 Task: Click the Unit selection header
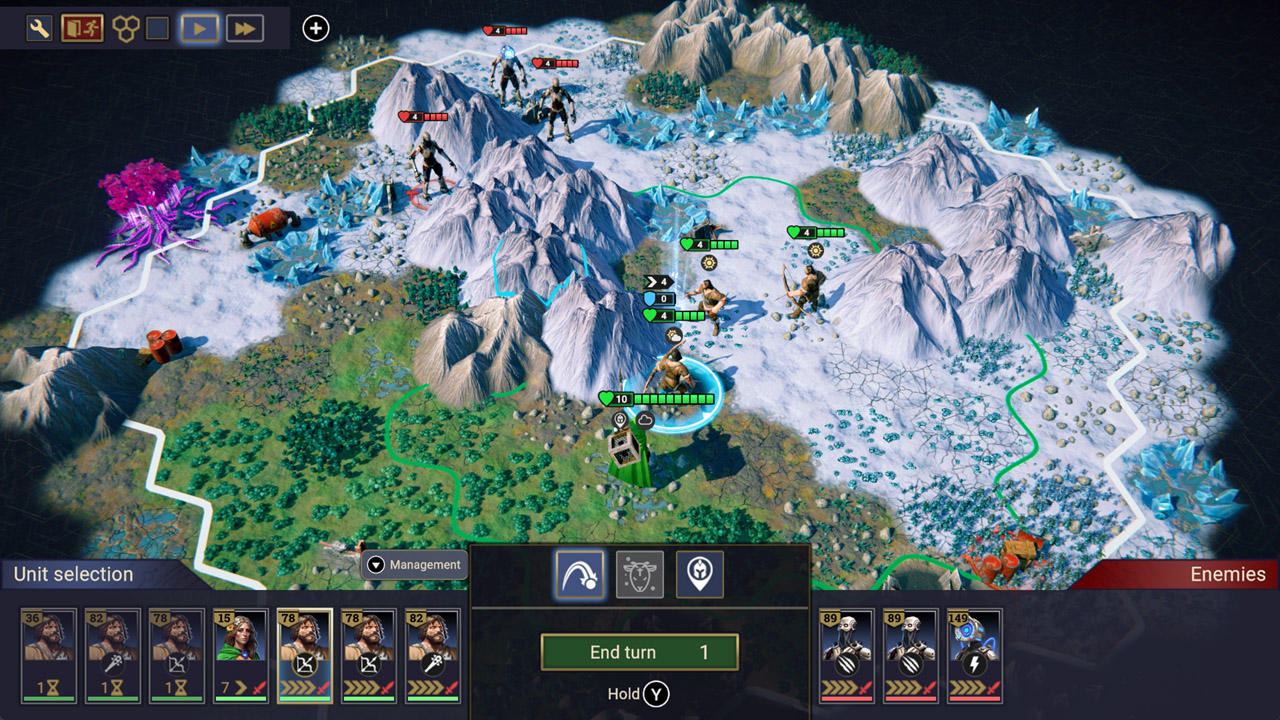(x=71, y=574)
